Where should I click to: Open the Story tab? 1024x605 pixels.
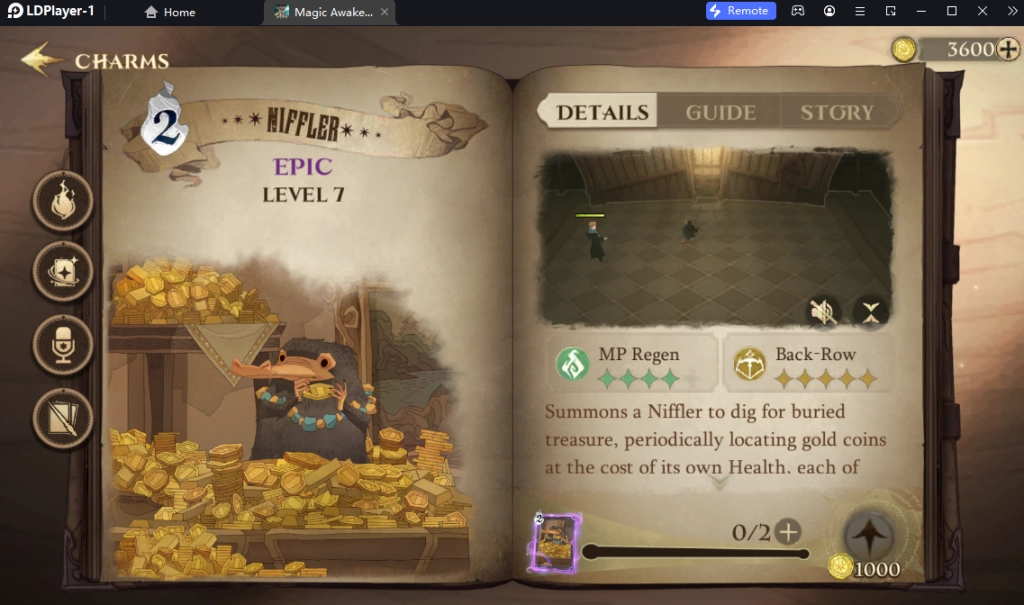click(x=836, y=112)
